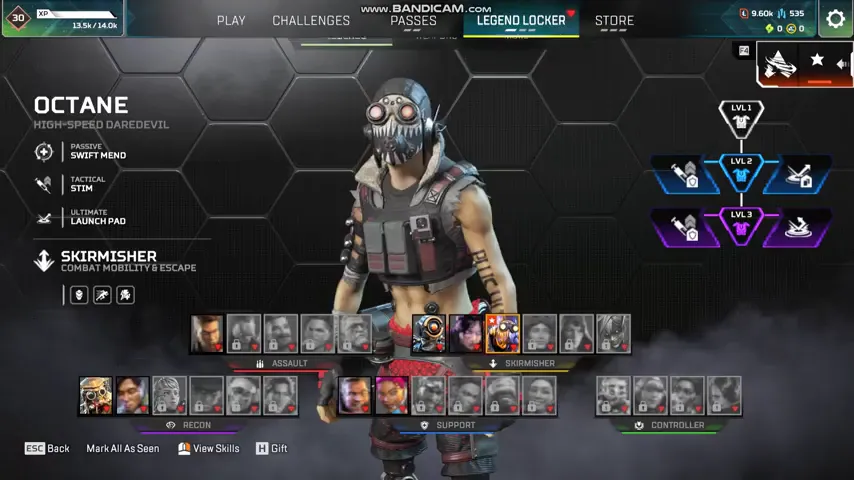The image size is (854, 480).
Task: Open the settings gear icon
Action: tap(835, 19)
